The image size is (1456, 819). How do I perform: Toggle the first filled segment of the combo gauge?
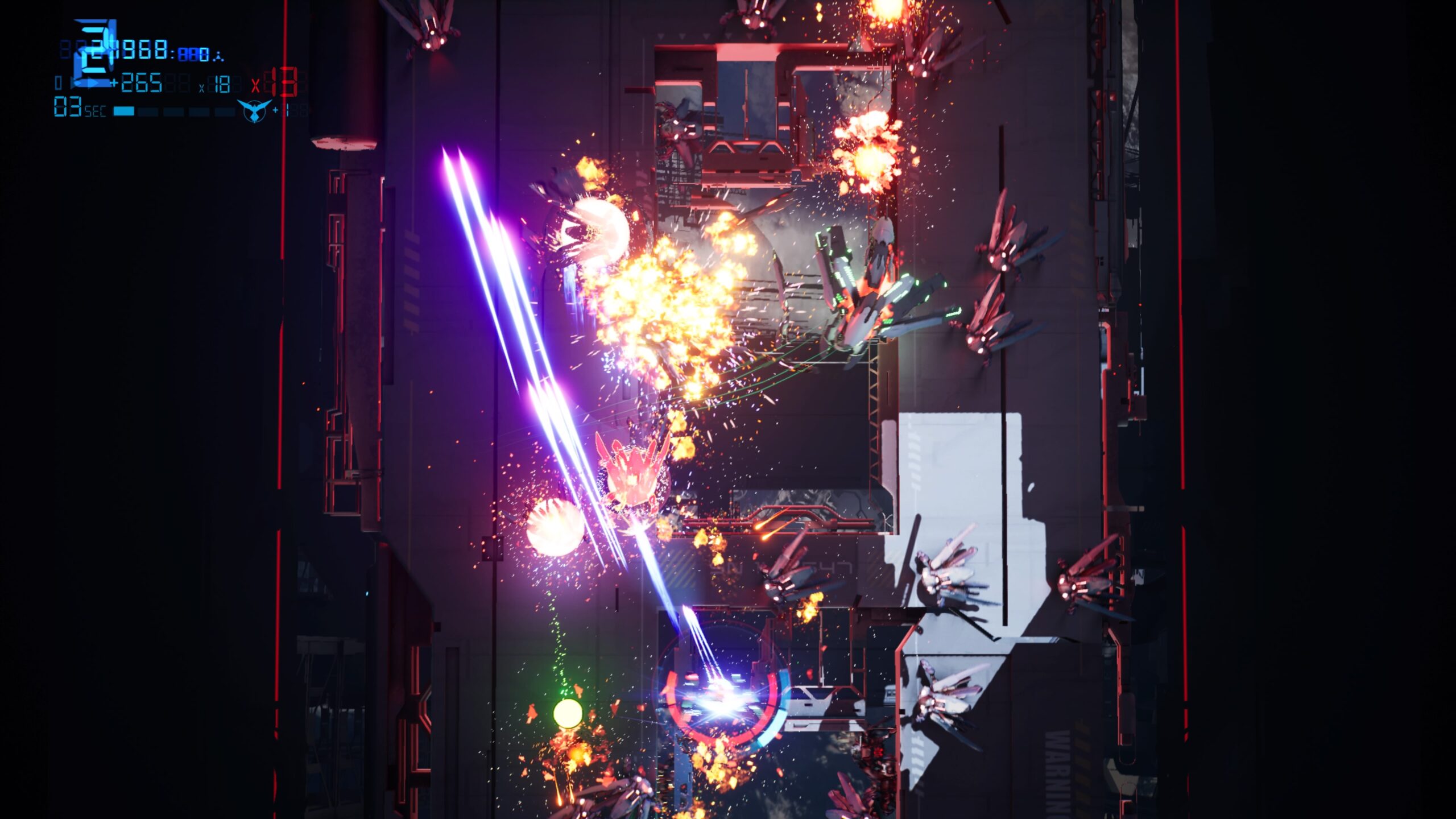point(124,111)
